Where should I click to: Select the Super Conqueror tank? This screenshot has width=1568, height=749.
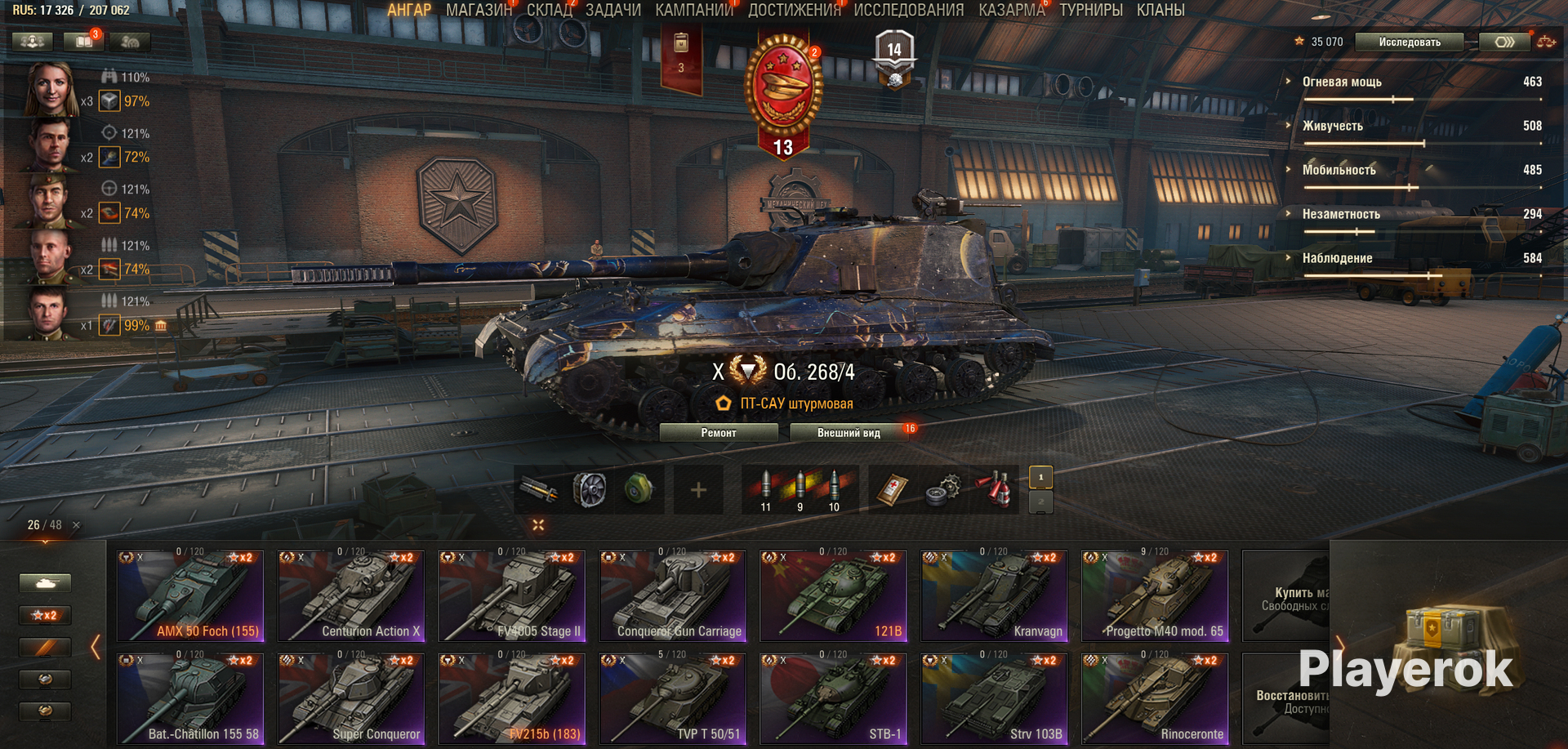(x=351, y=699)
